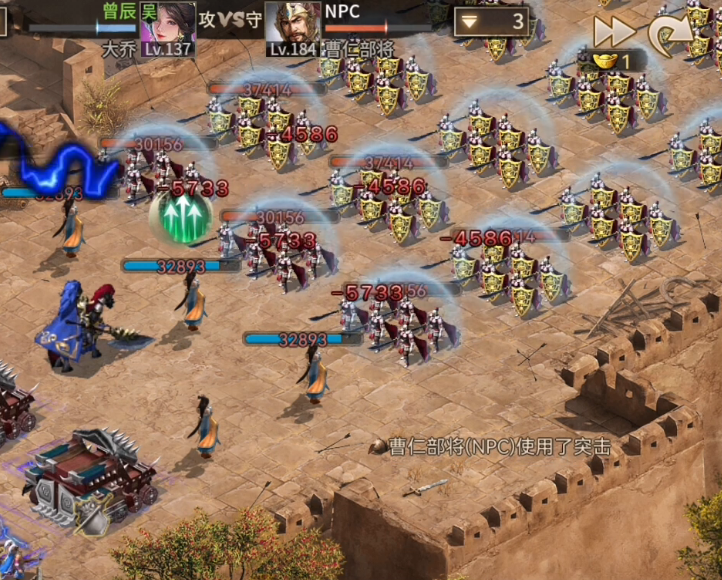Click the gold ingot reward counter

(611, 61)
